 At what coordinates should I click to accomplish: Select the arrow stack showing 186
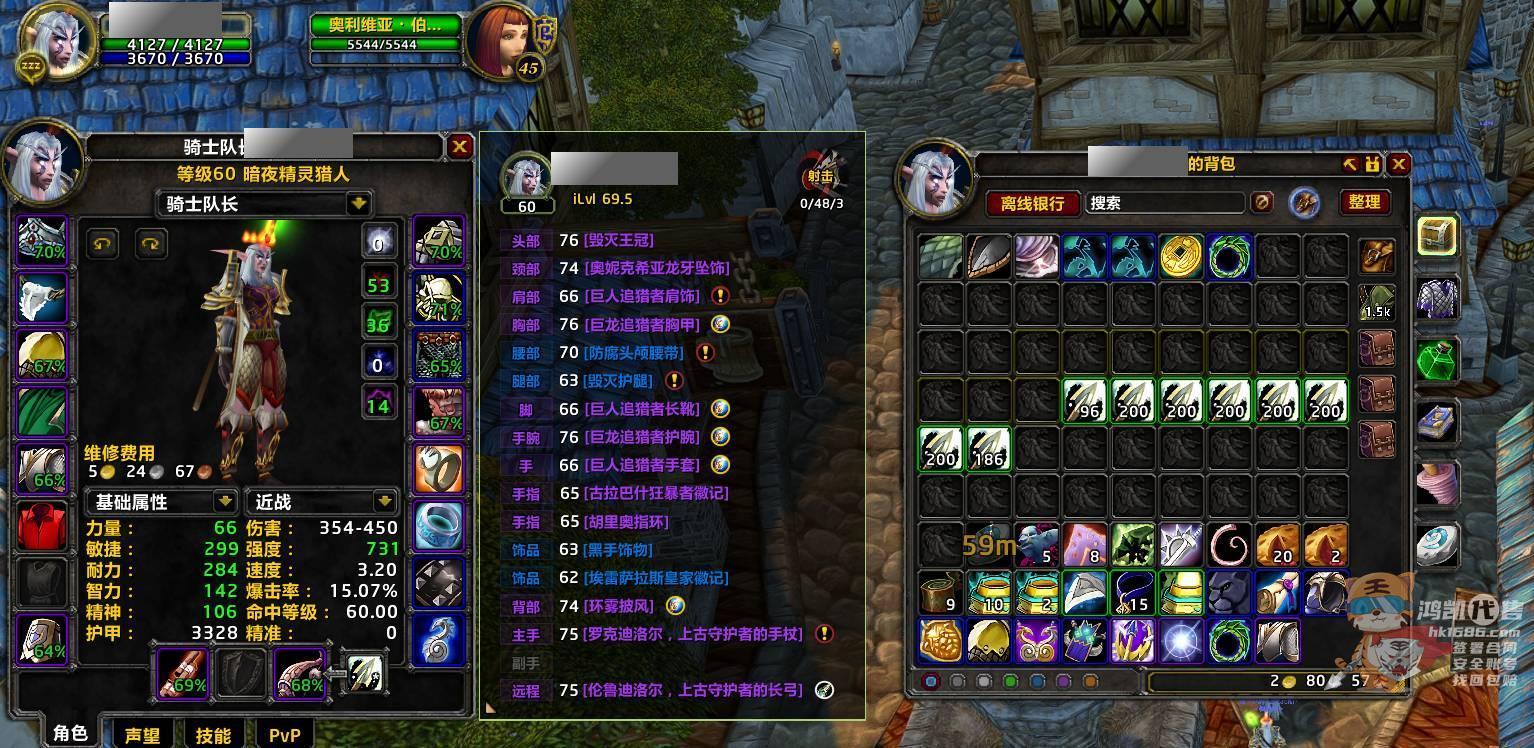(987, 448)
